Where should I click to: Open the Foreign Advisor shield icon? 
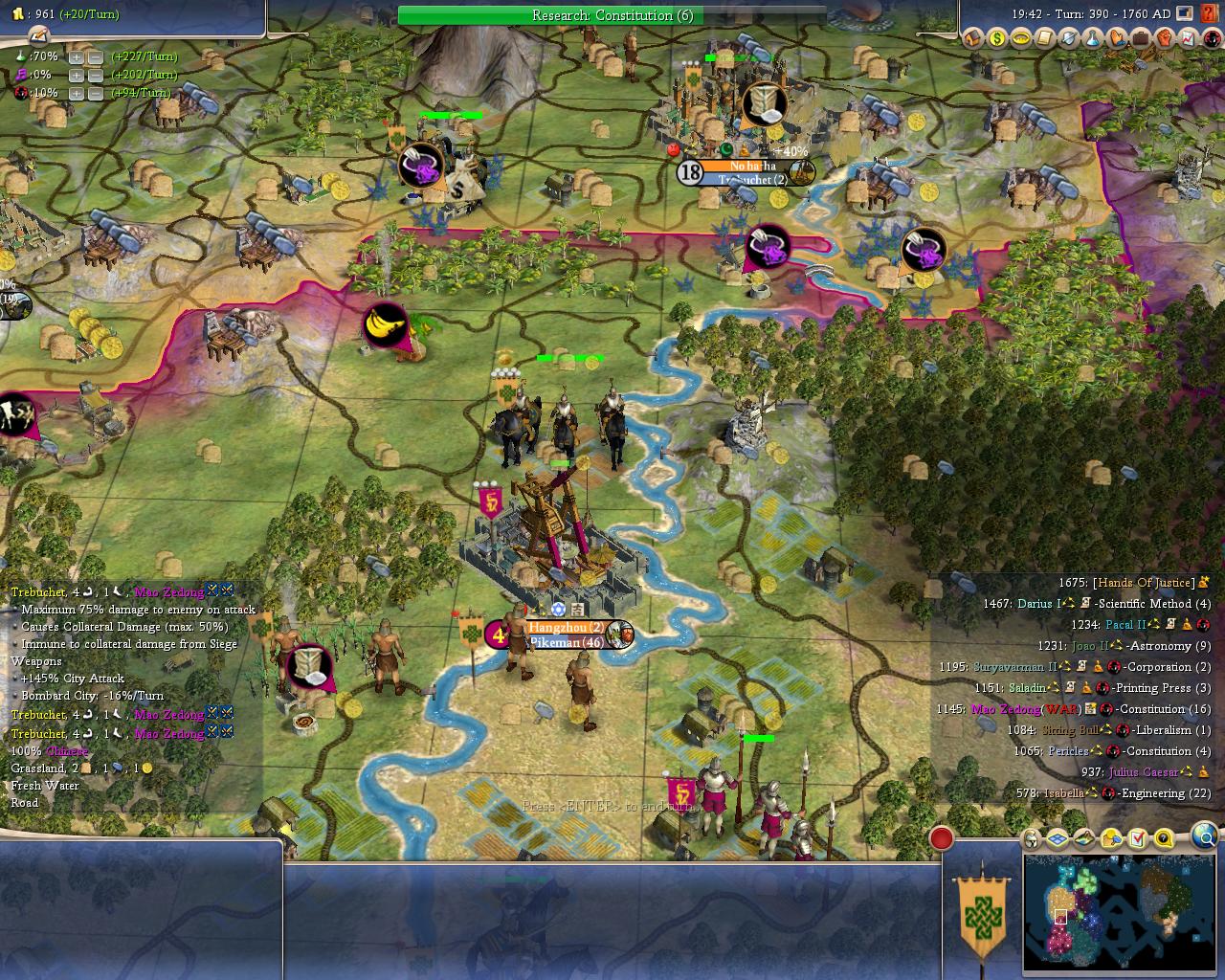[x=1069, y=39]
